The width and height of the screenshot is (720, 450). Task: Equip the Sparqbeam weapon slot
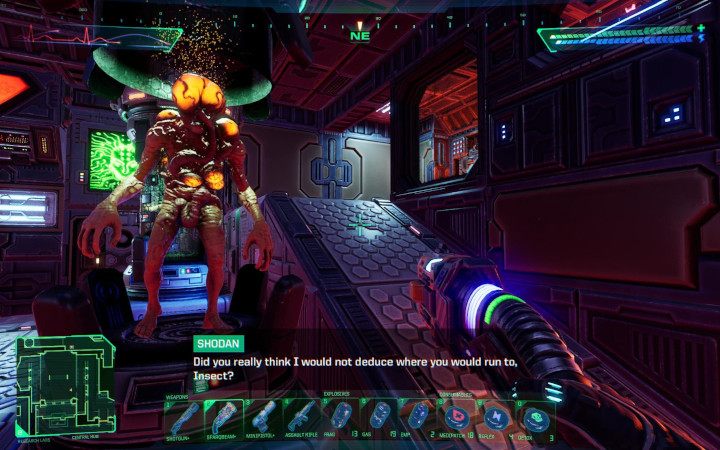224,414
